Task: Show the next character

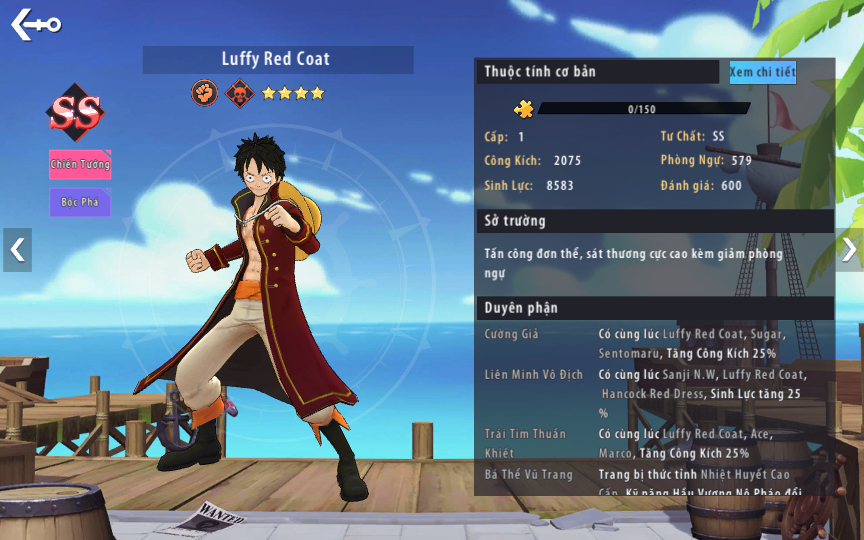Action: click(x=848, y=250)
